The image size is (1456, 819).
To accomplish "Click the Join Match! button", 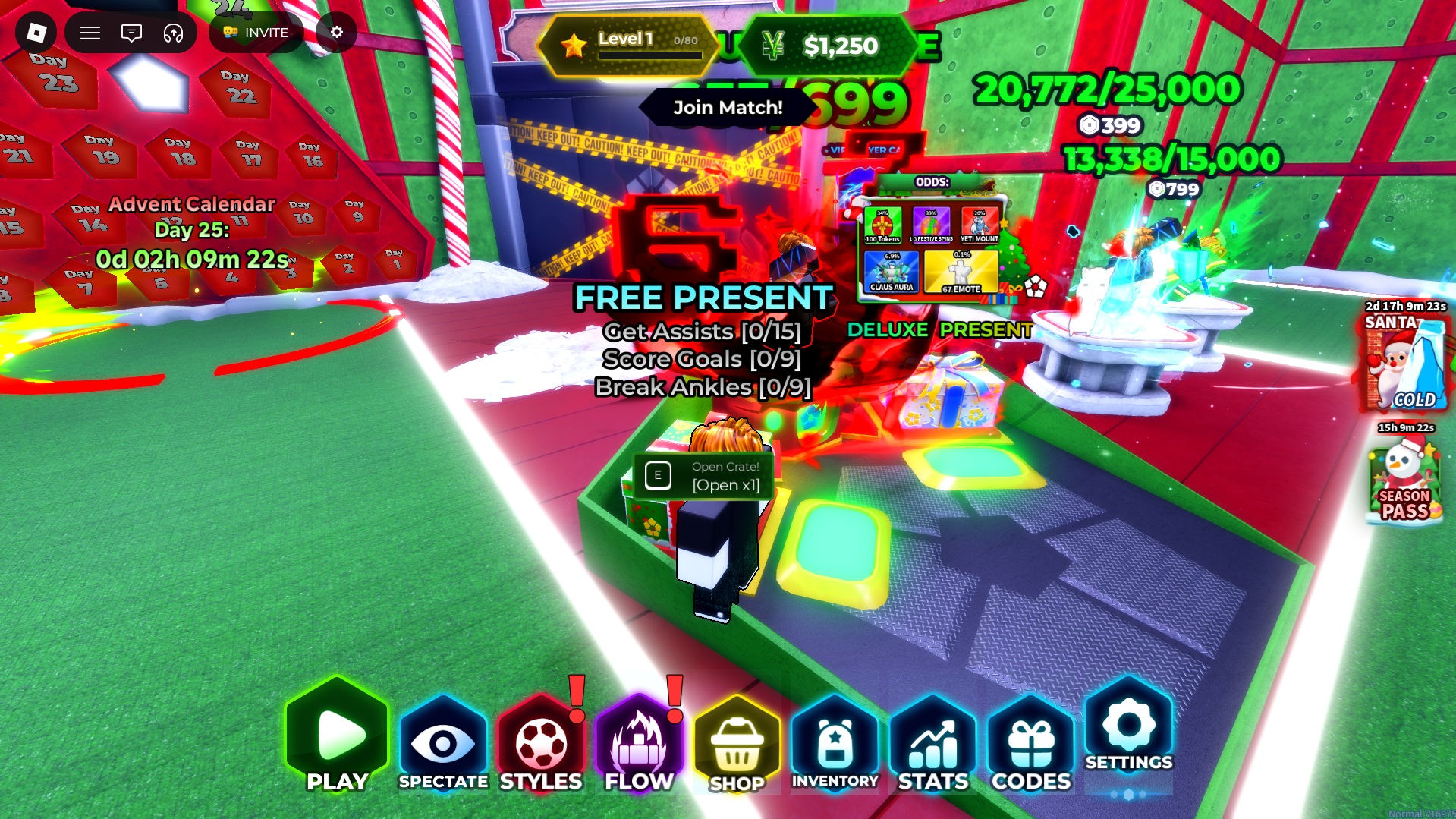I will [x=727, y=107].
